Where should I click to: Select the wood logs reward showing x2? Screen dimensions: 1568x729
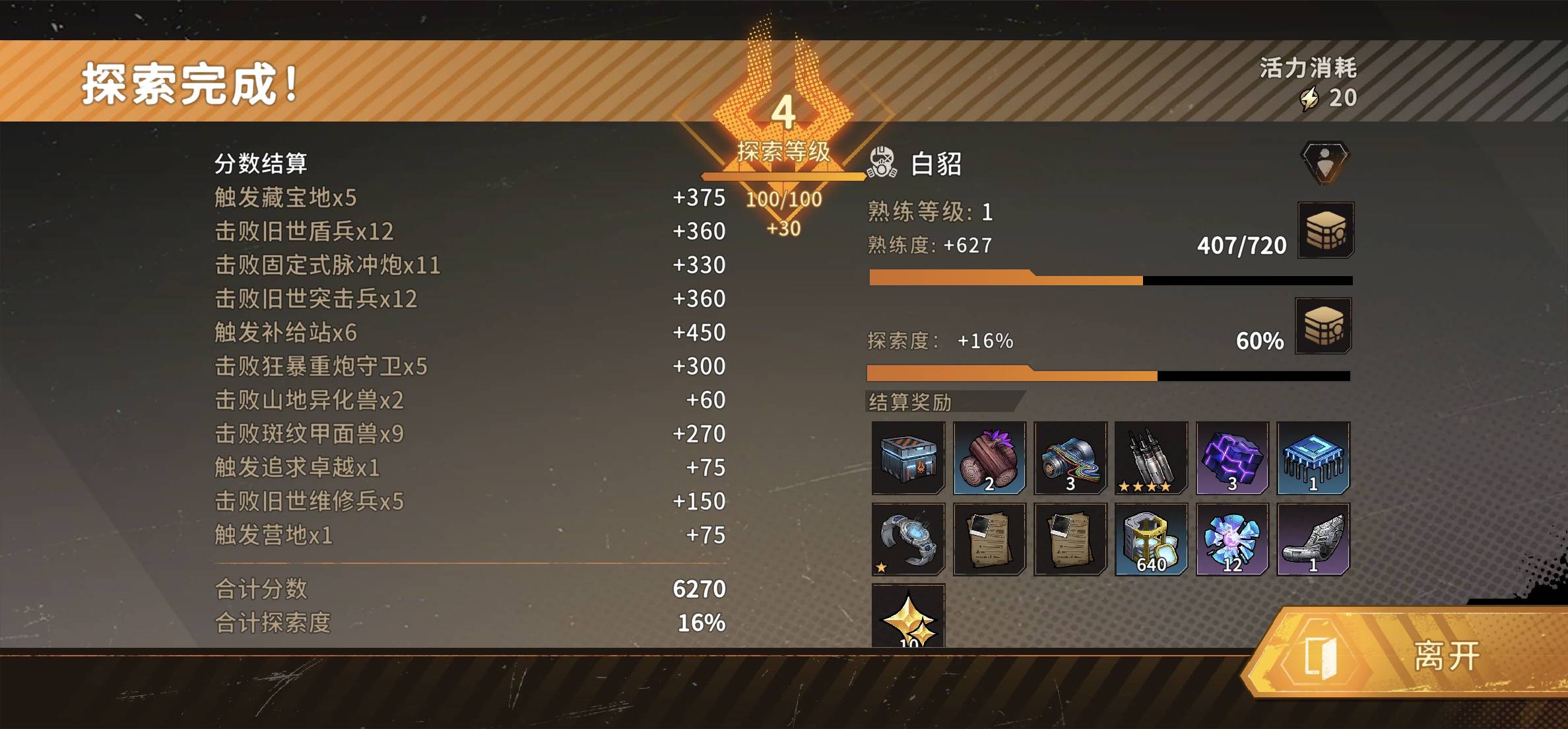(x=989, y=458)
